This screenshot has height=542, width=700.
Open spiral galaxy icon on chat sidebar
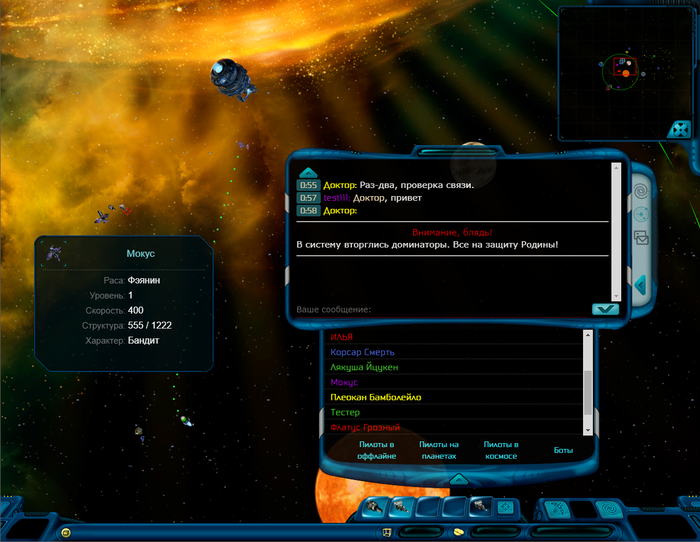641,189
